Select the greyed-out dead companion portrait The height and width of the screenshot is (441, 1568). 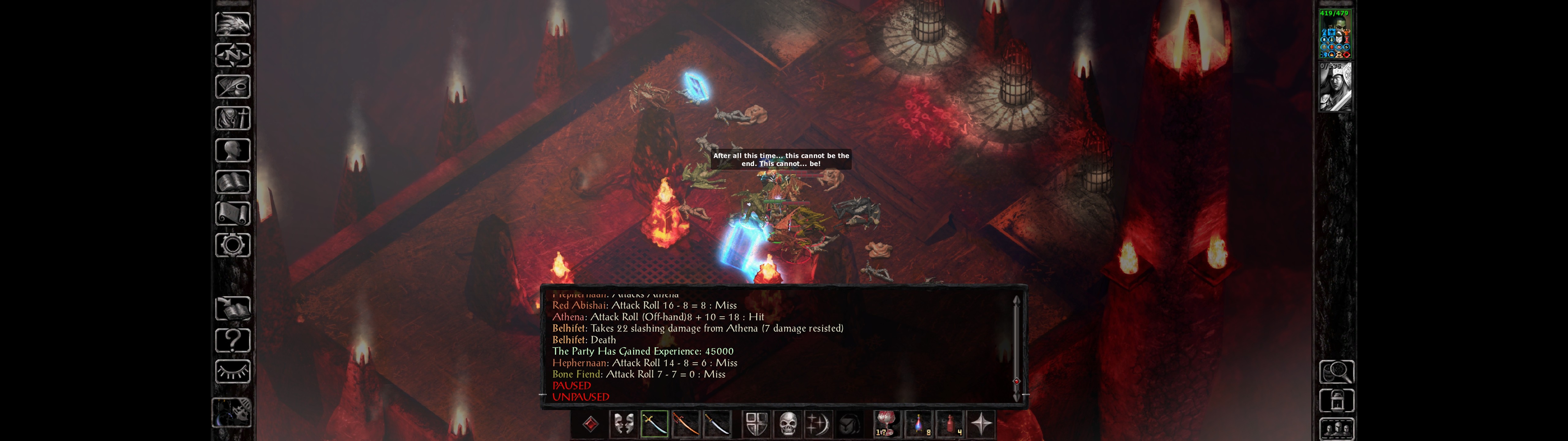click(x=1335, y=86)
